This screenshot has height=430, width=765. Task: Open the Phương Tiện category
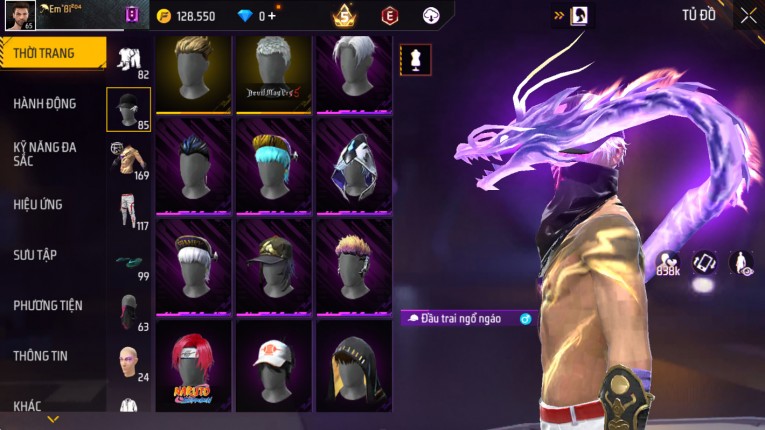click(x=48, y=305)
